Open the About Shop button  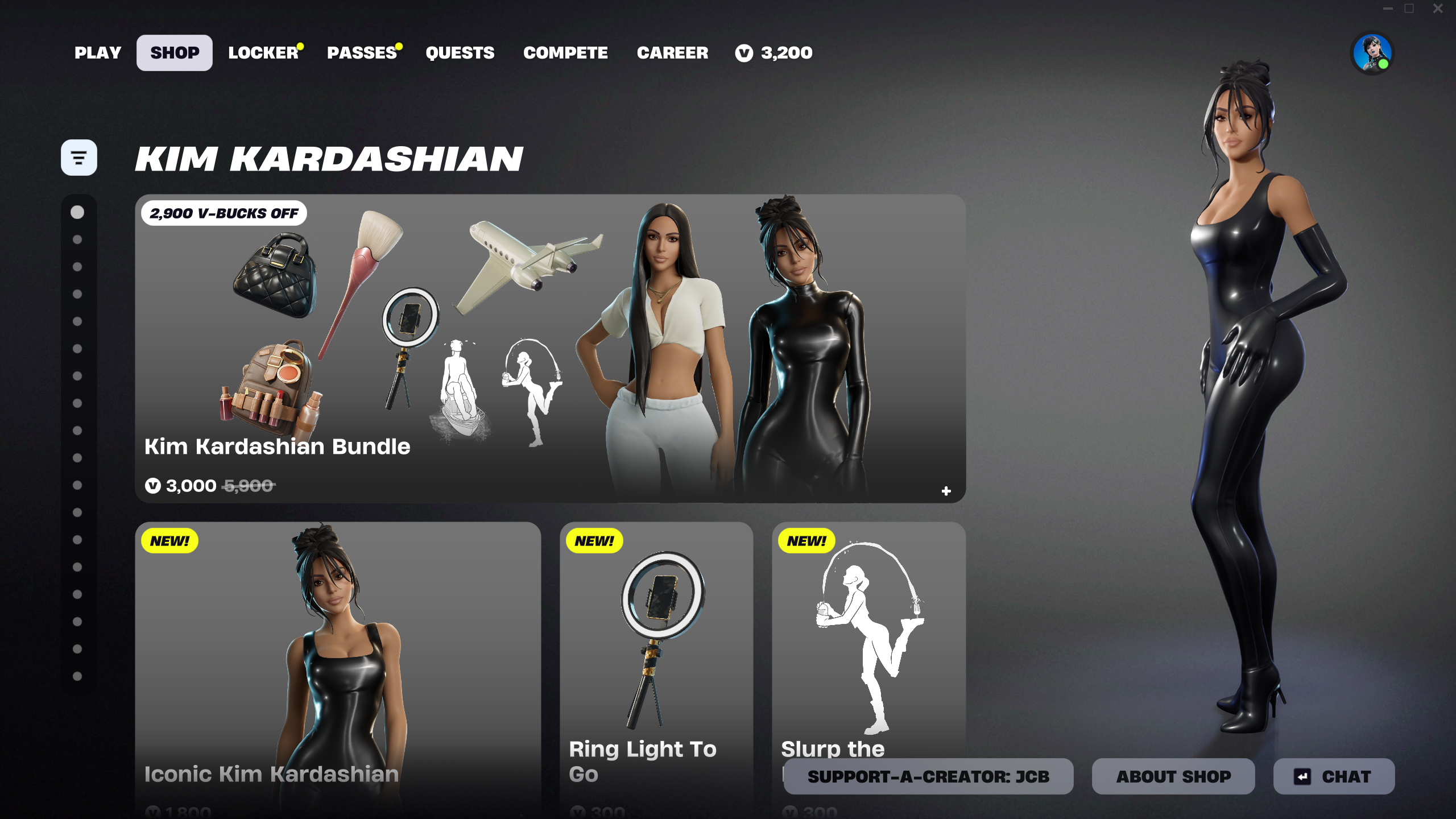[1173, 776]
